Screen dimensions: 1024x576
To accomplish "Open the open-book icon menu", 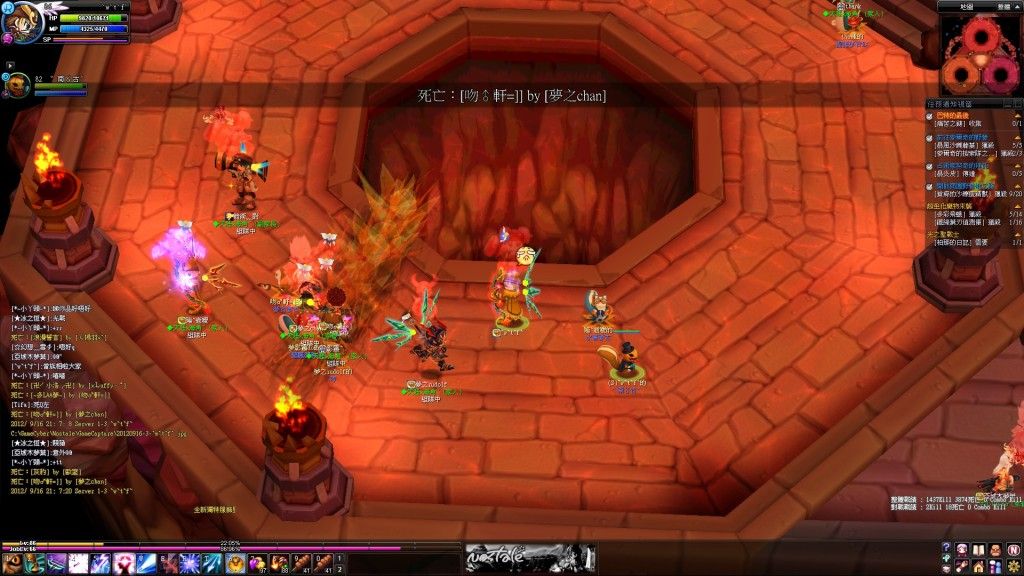I will pyautogui.click(x=980, y=548).
